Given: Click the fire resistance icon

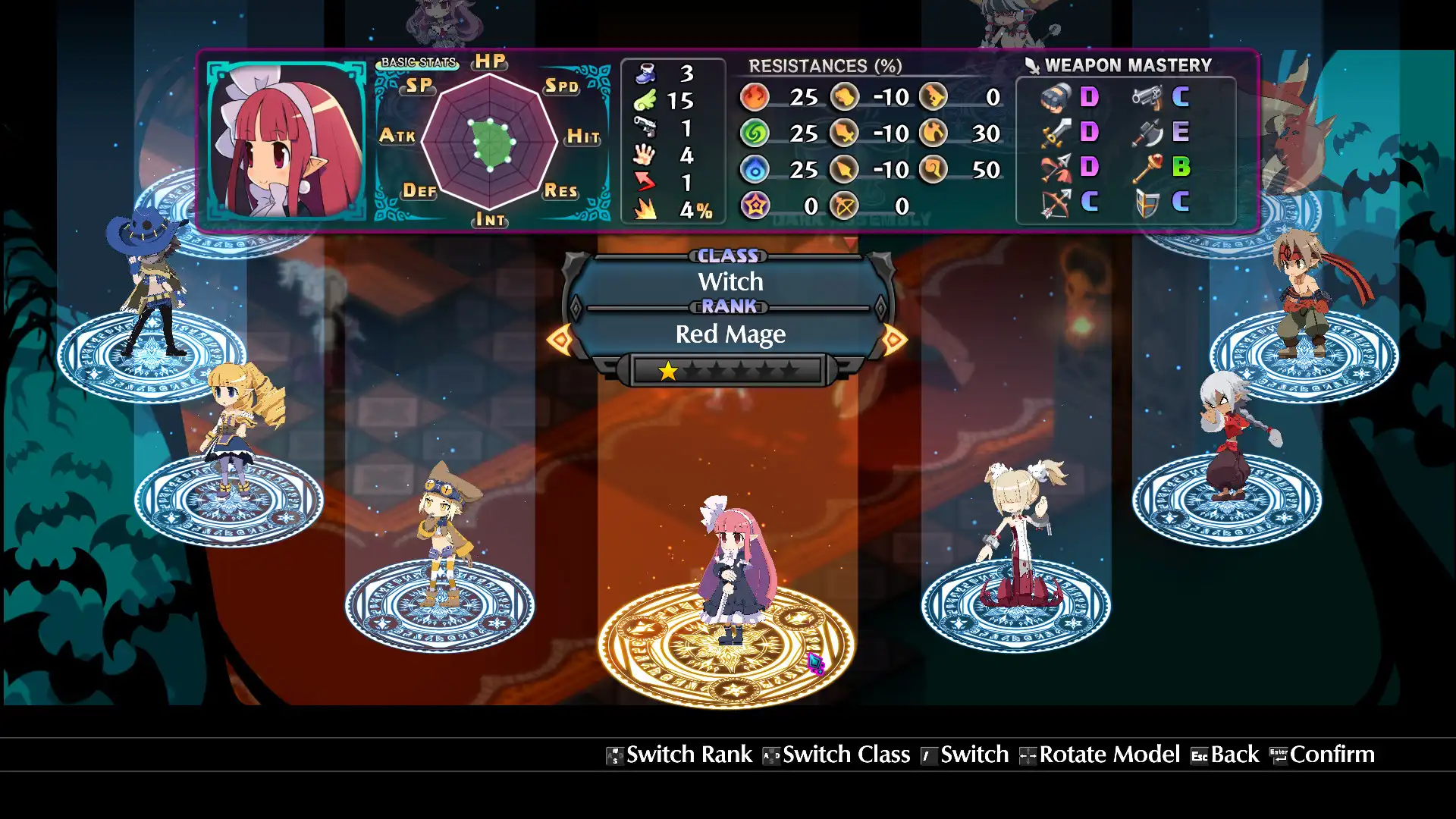Looking at the screenshot, I should coord(754,97).
